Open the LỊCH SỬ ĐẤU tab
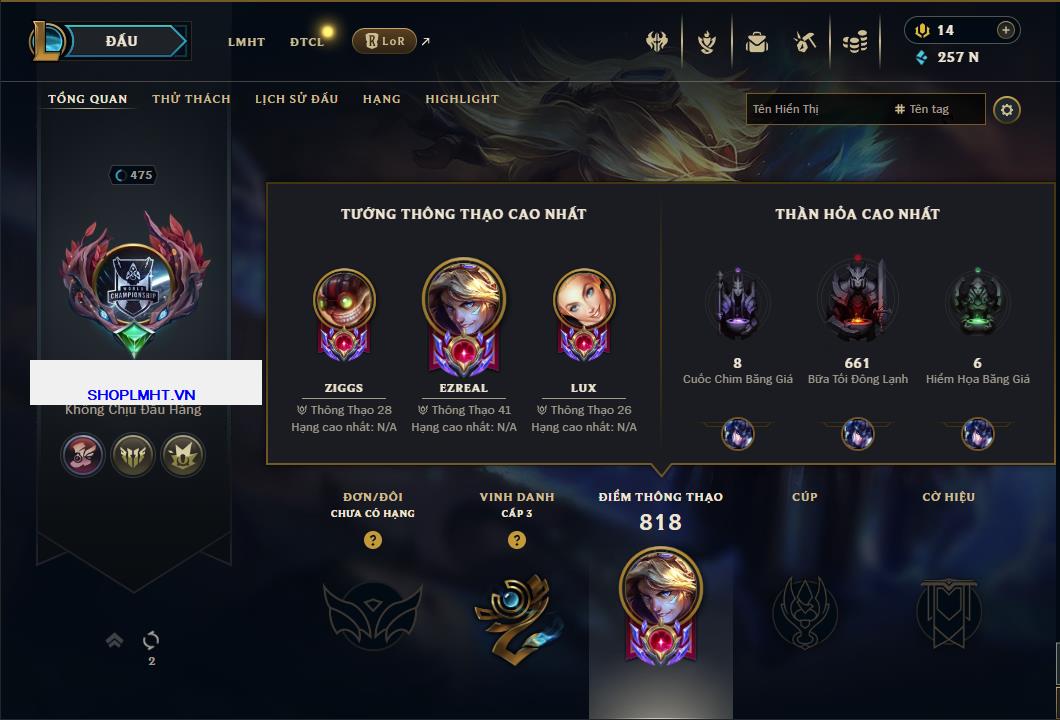The image size is (1060, 720). (x=296, y=99)
